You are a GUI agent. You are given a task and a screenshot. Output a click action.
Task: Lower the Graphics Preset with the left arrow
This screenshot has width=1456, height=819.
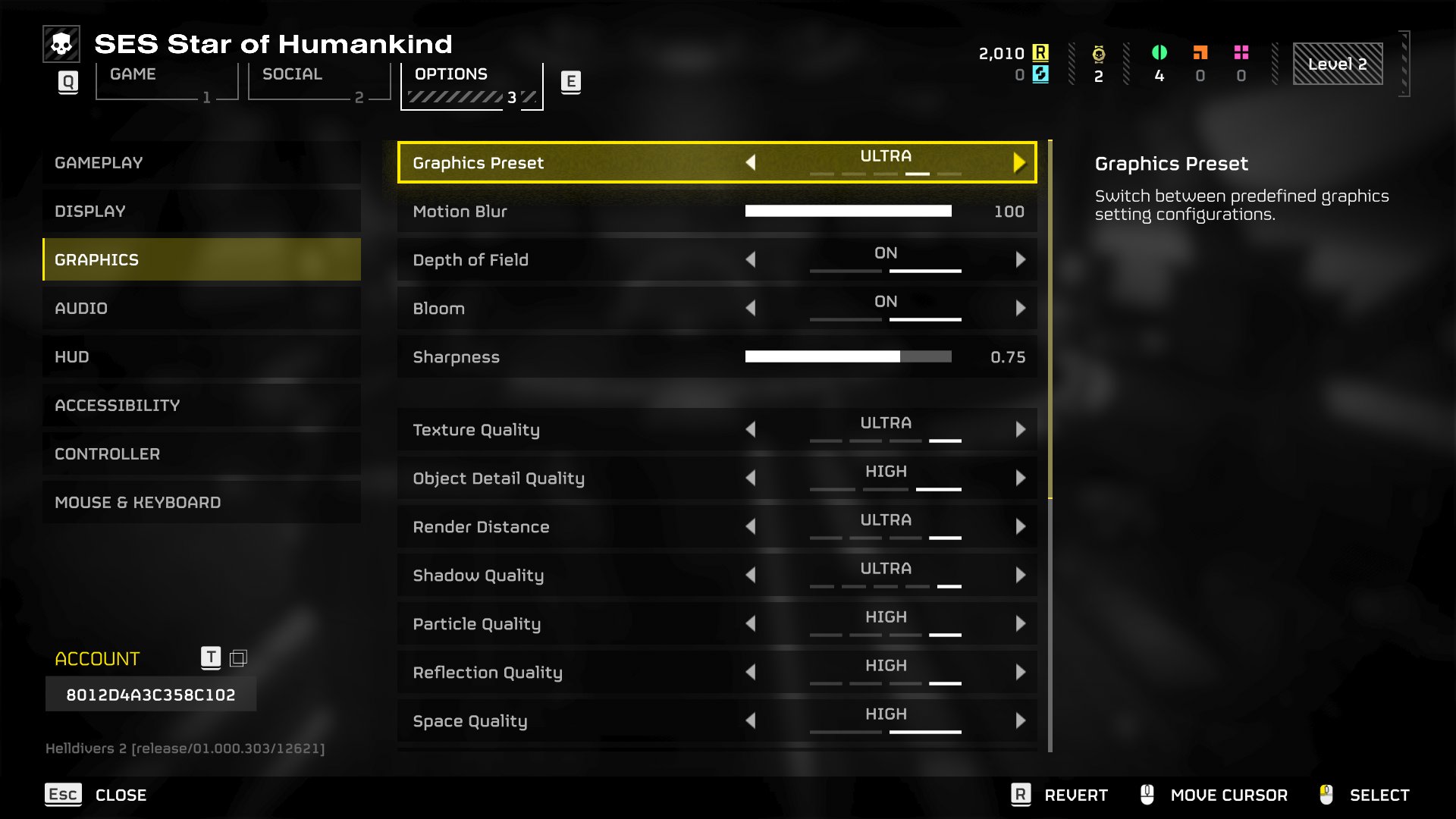752,162
